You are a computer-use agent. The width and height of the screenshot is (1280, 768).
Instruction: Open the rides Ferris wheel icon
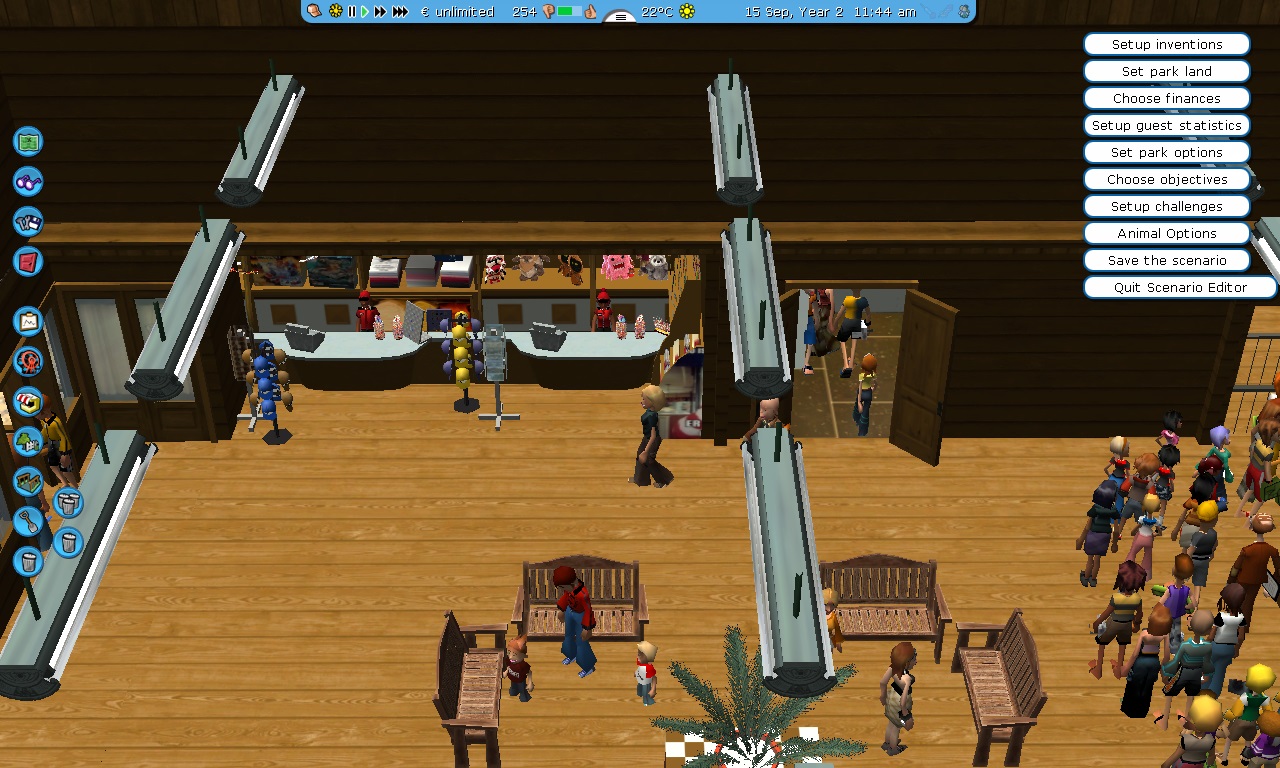point(28,361)
